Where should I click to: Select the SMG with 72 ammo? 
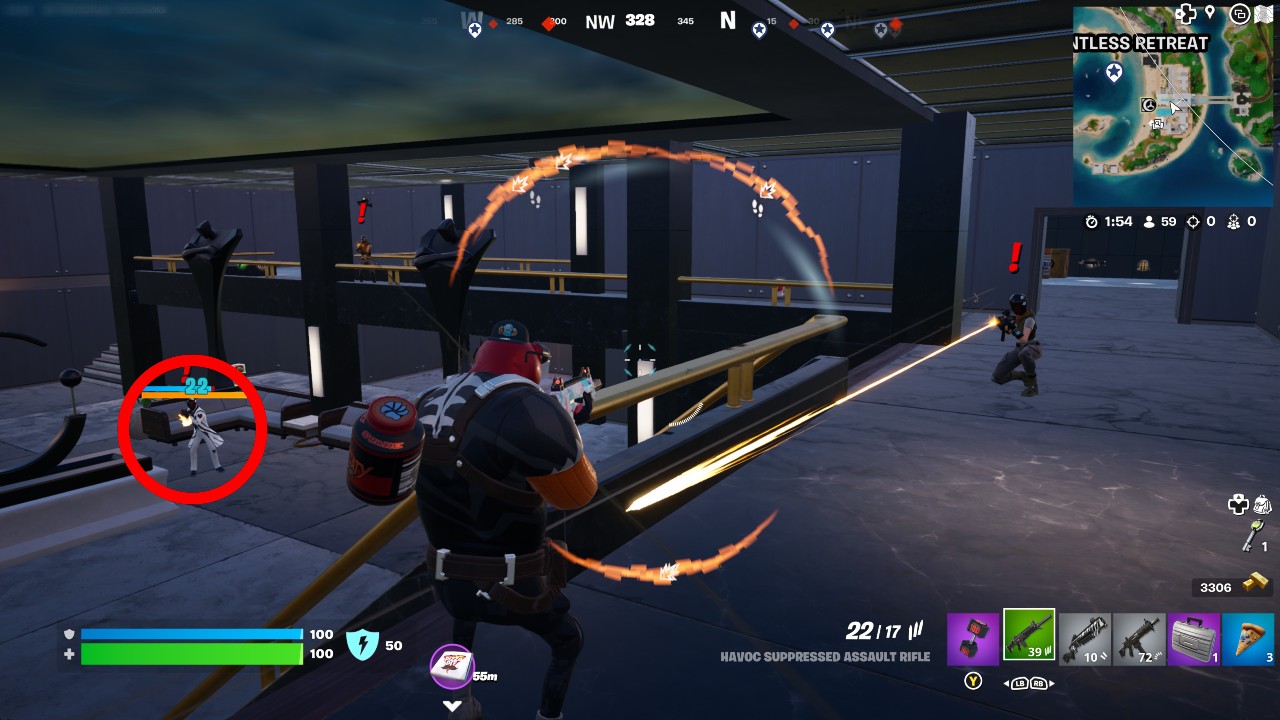1141,640
